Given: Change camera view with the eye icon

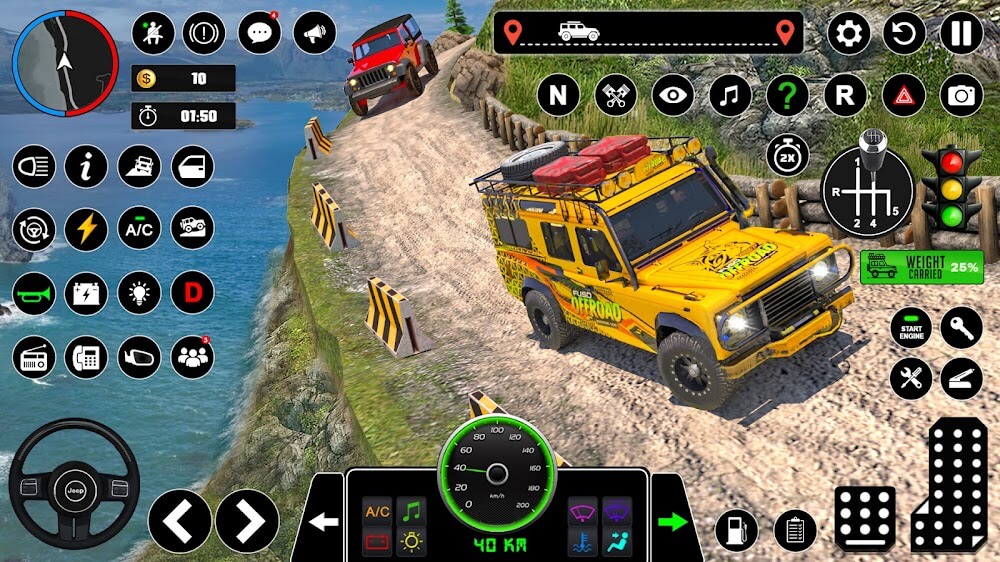Looking at the screenshot, I should 673,96.
